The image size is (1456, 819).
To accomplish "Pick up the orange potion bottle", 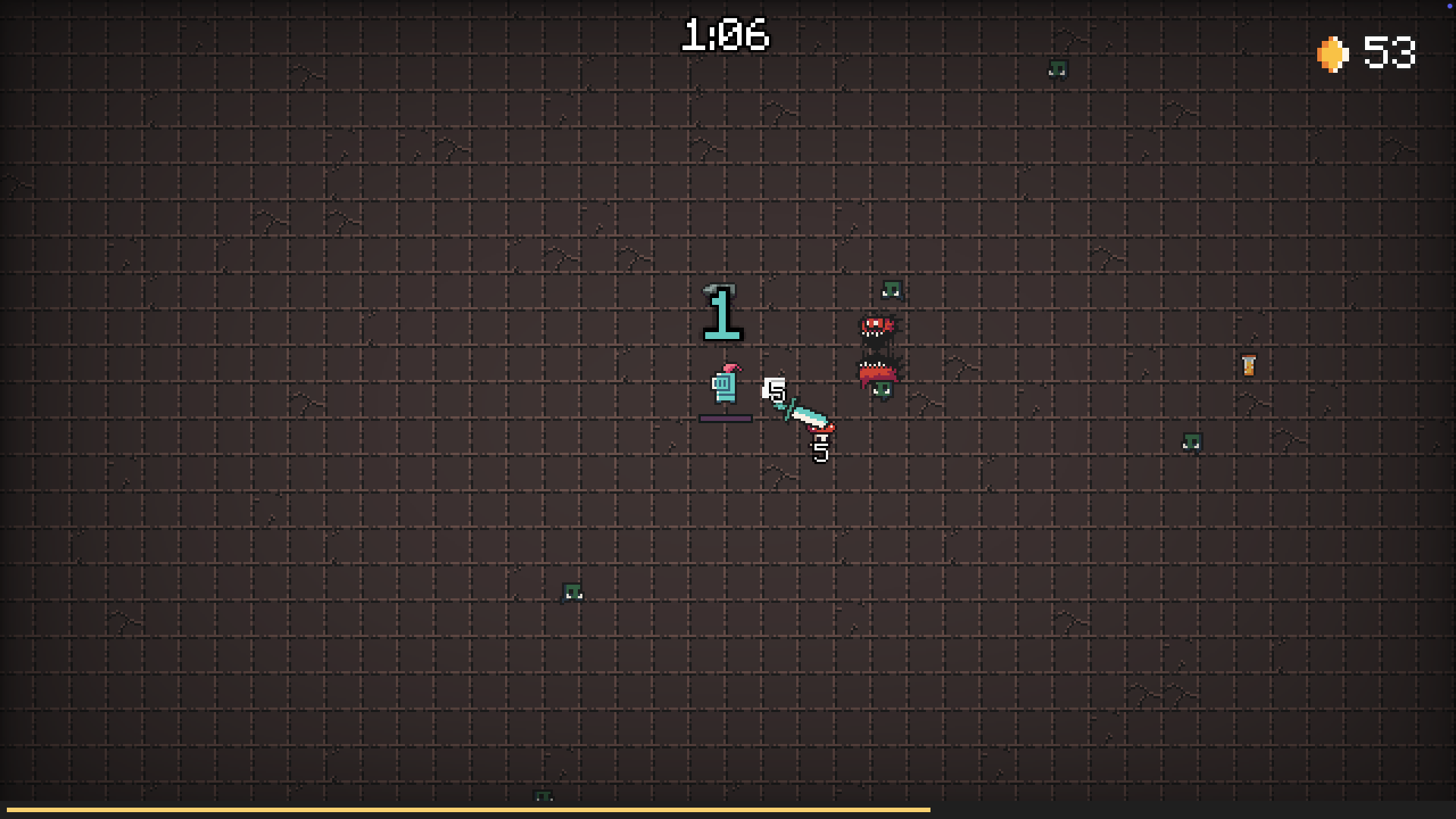I will pyautogui.click(x=1248, y=365).
